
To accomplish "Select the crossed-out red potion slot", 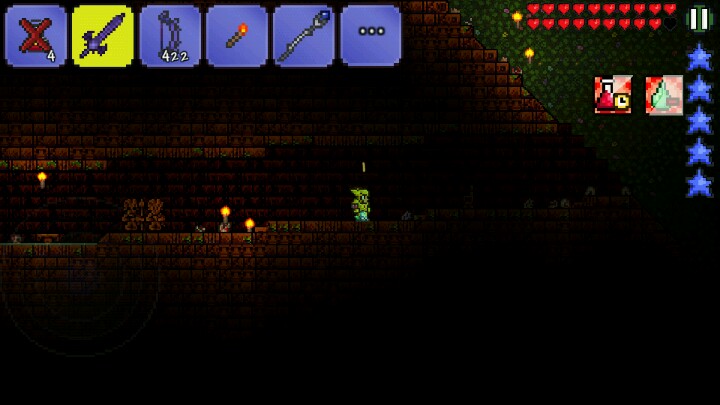I will pyautogui.click(x=36, y=36).
